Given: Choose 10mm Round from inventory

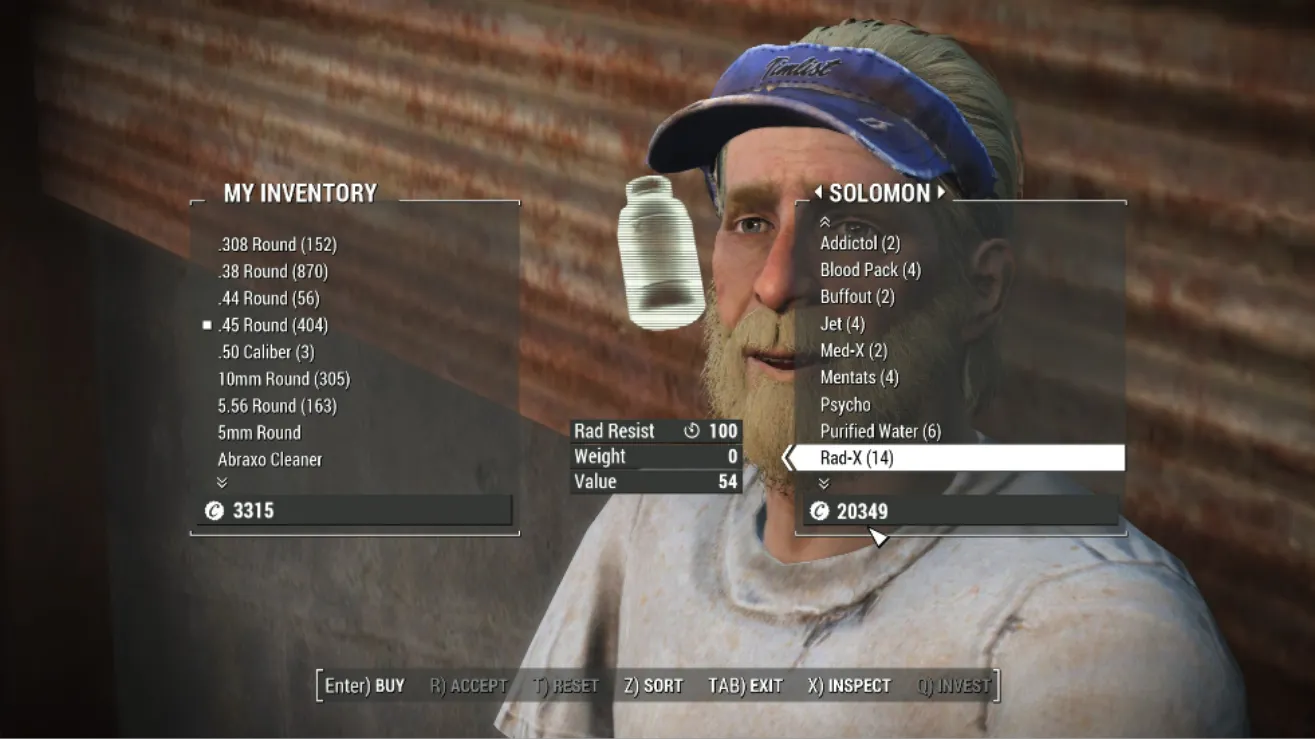Looking at the screenshot, I should click(x=284, y=379).
